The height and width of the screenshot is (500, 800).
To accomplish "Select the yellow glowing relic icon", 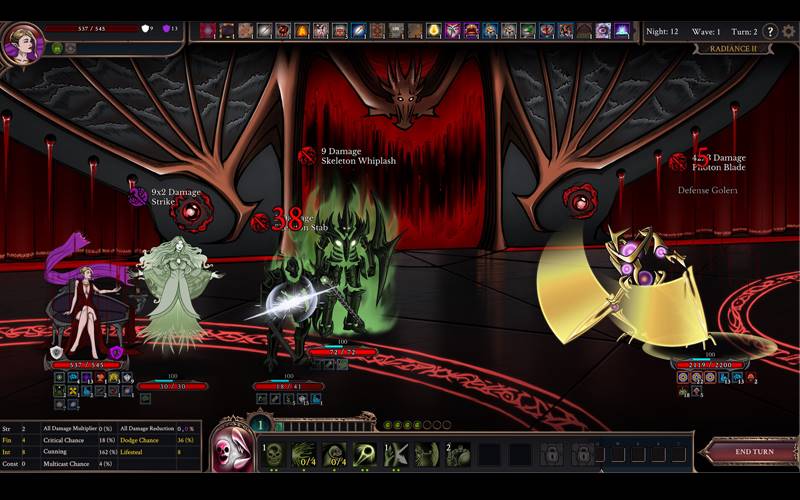I will pos(434,31).
